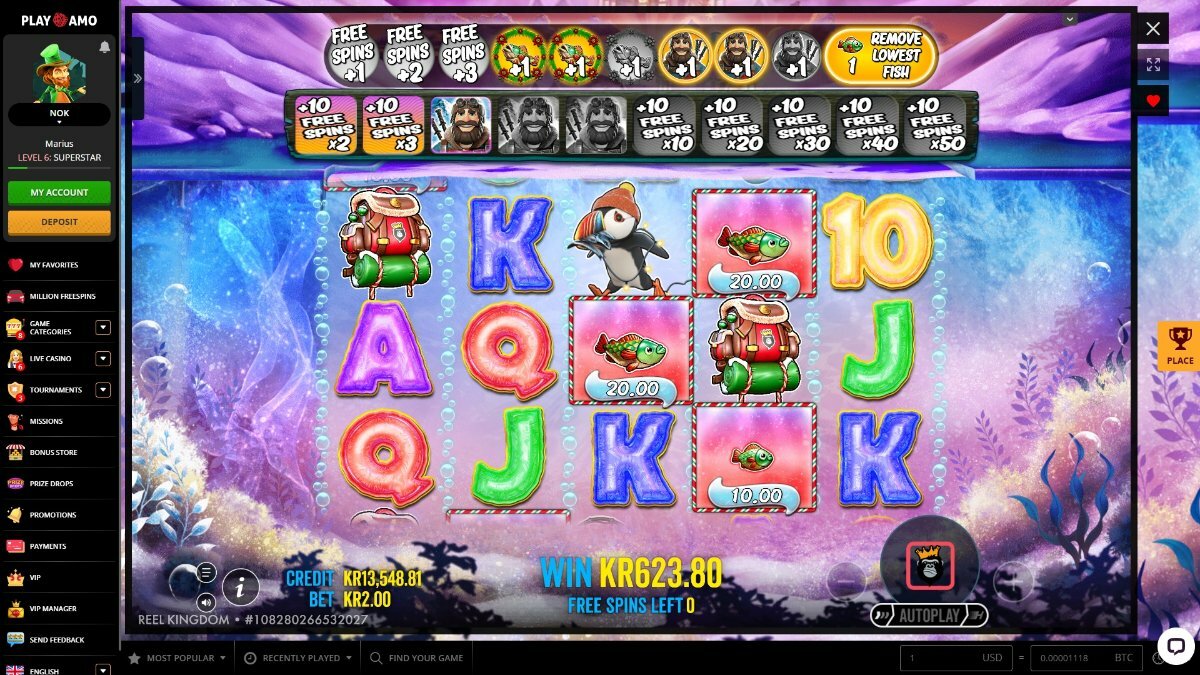Open the slot's hamburger menu
The width and height of the screenshot is (1200, 675).
tap(206, 573)
